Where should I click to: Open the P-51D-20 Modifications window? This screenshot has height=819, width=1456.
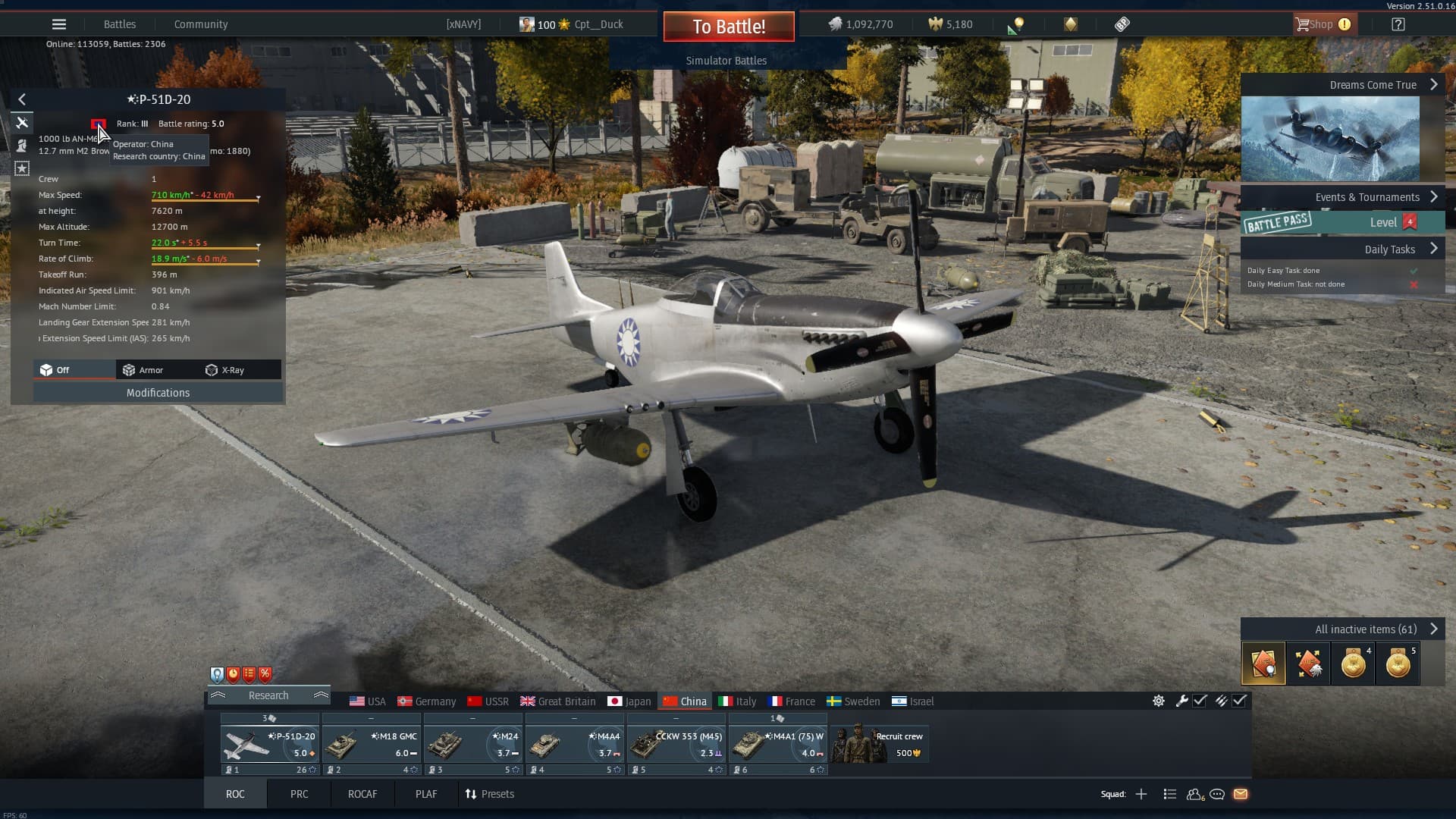coord(158,393)
